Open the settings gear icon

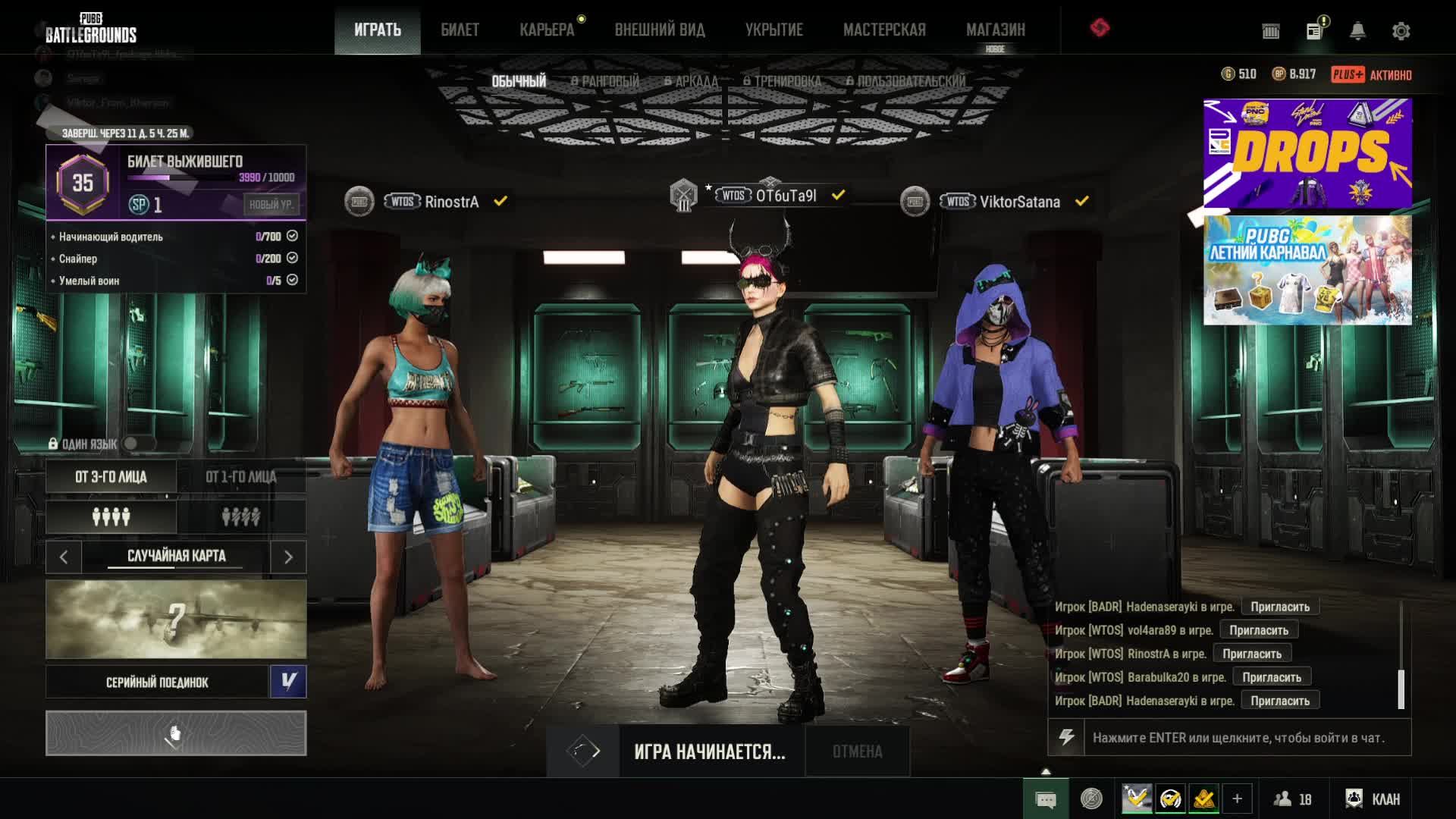point(1401,31)
